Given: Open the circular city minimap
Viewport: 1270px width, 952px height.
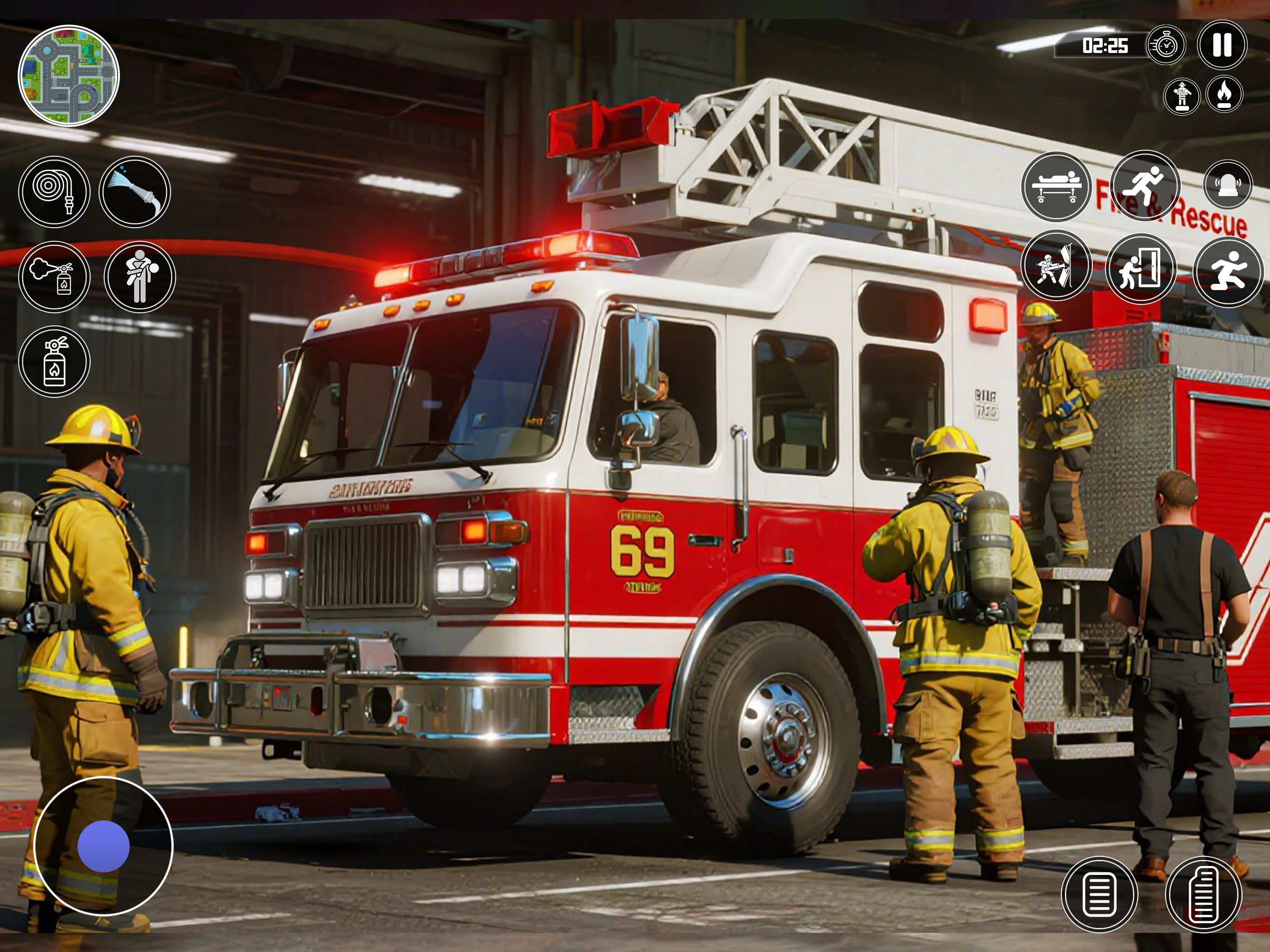Looking at the screenshot, I should pyautogui.click(x=69, y=76).
